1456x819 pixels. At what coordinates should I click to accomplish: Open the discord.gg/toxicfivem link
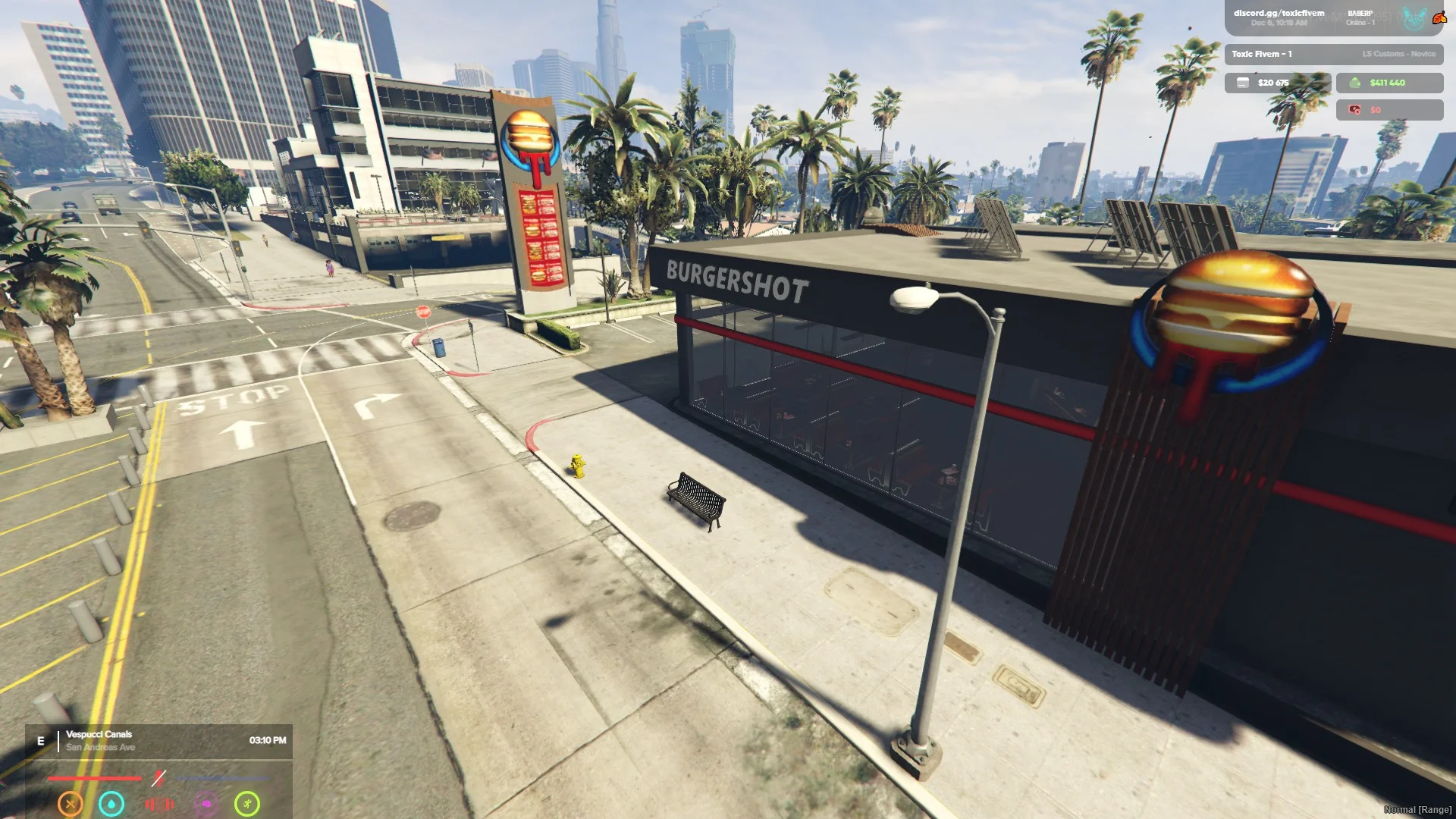point(1279,13)
